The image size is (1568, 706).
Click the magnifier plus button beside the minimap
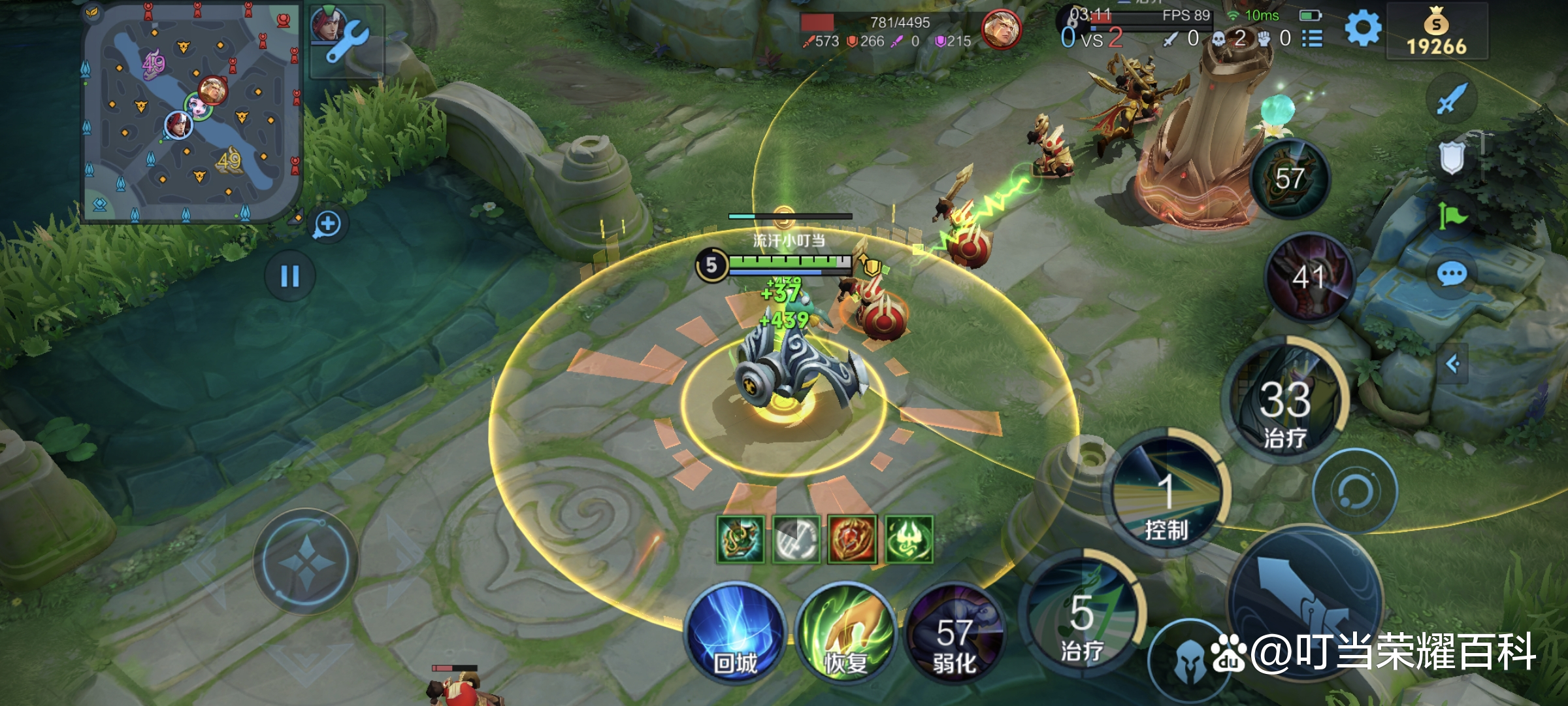point(327,224)
